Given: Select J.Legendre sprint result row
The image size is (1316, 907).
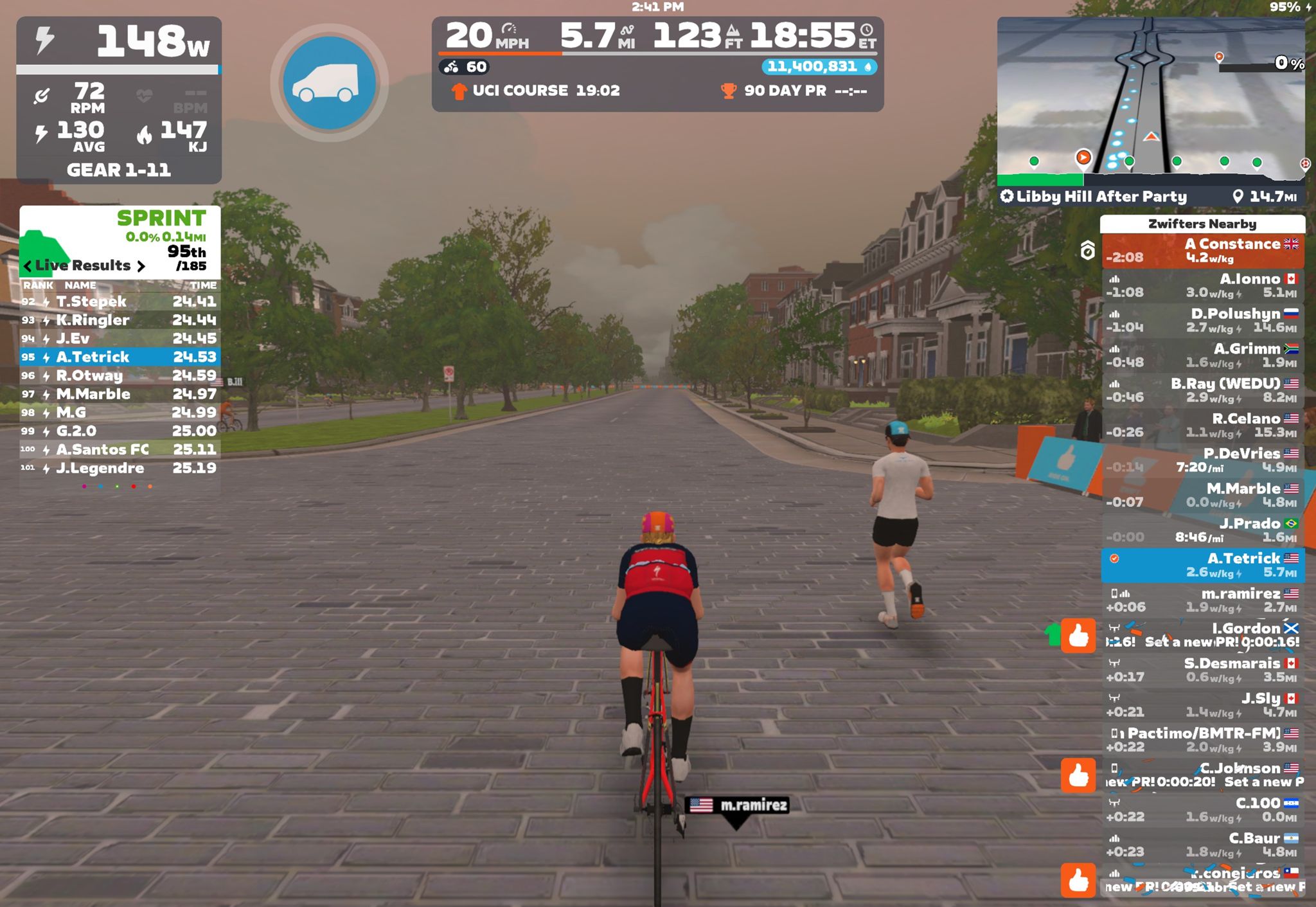Looking at the screenshot, I should (x=120, y=468).
